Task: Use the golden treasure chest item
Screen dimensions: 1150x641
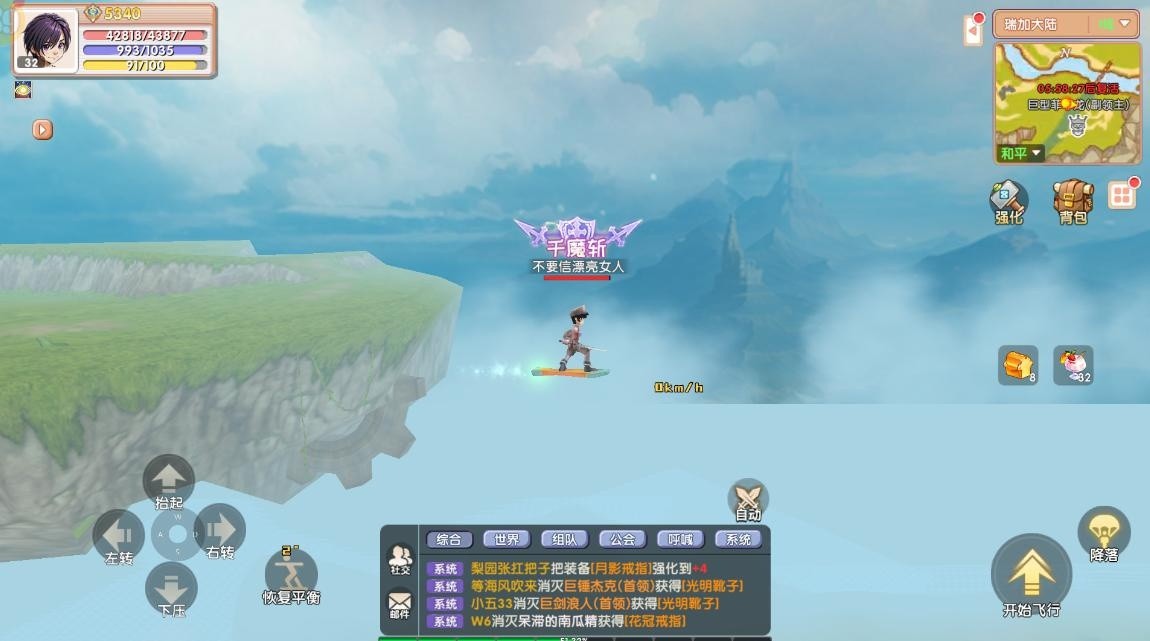Action: pos(1017,365)
